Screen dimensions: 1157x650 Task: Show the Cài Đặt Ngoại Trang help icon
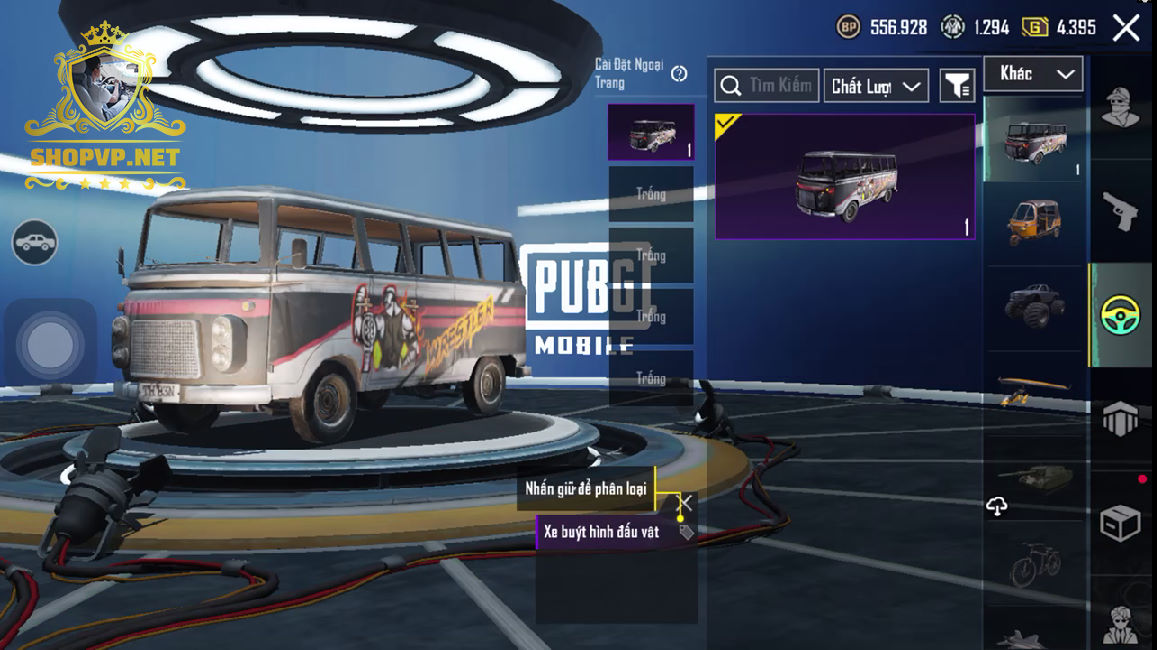click(679, 73)
